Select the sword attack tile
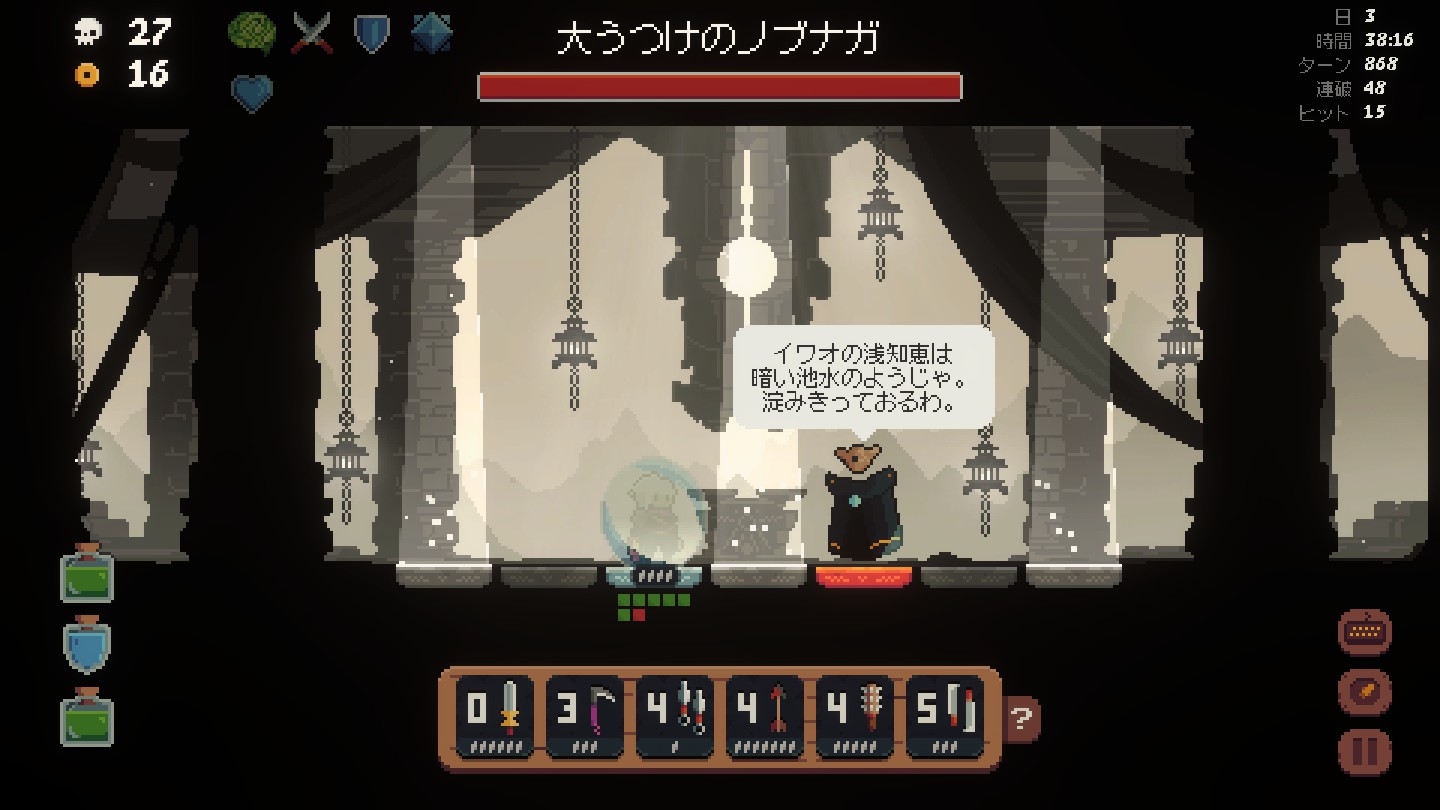Viewport: 1440px width, 810px height. 494,717
